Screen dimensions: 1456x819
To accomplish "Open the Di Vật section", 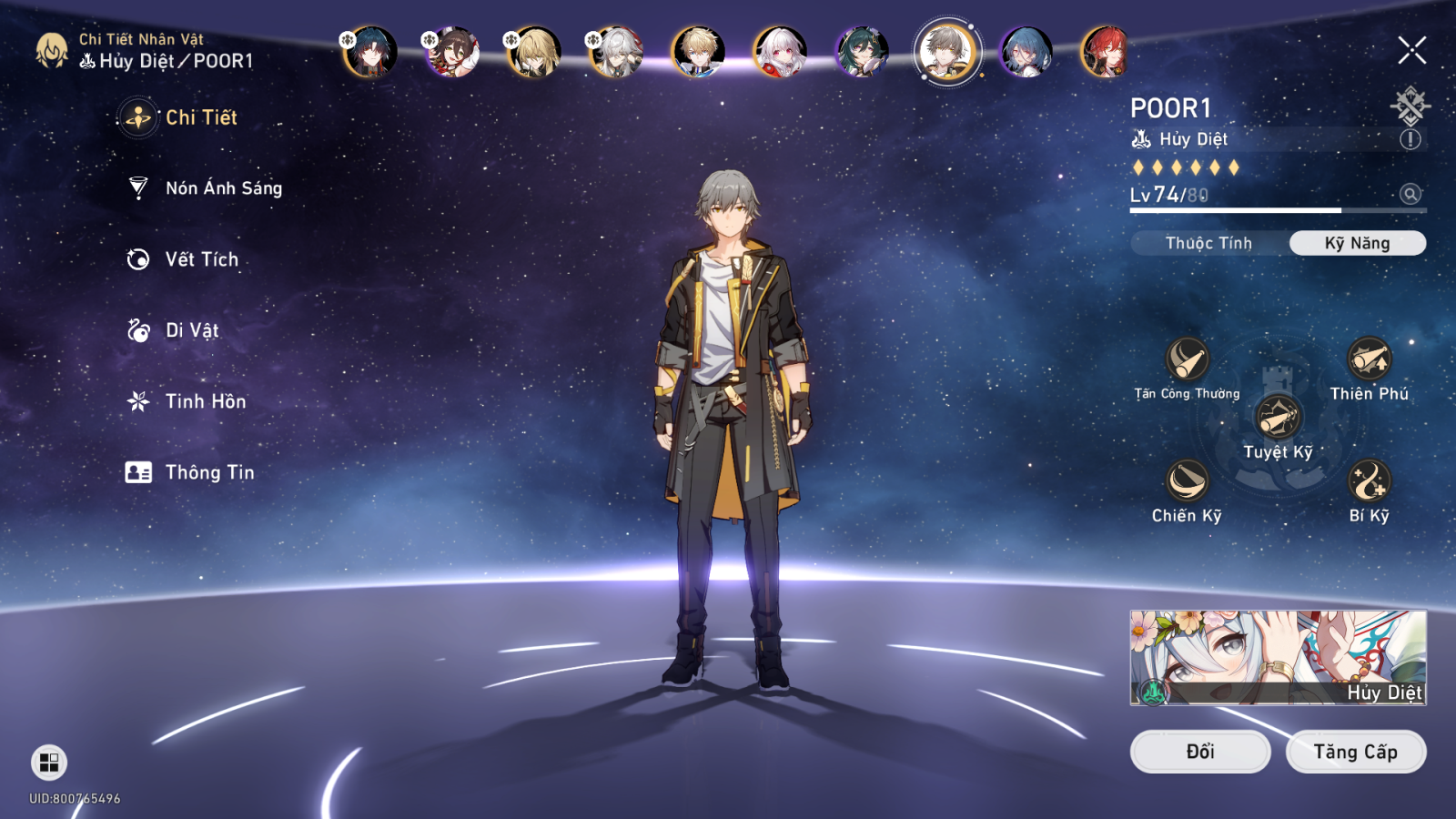I will tap(191, 330).
